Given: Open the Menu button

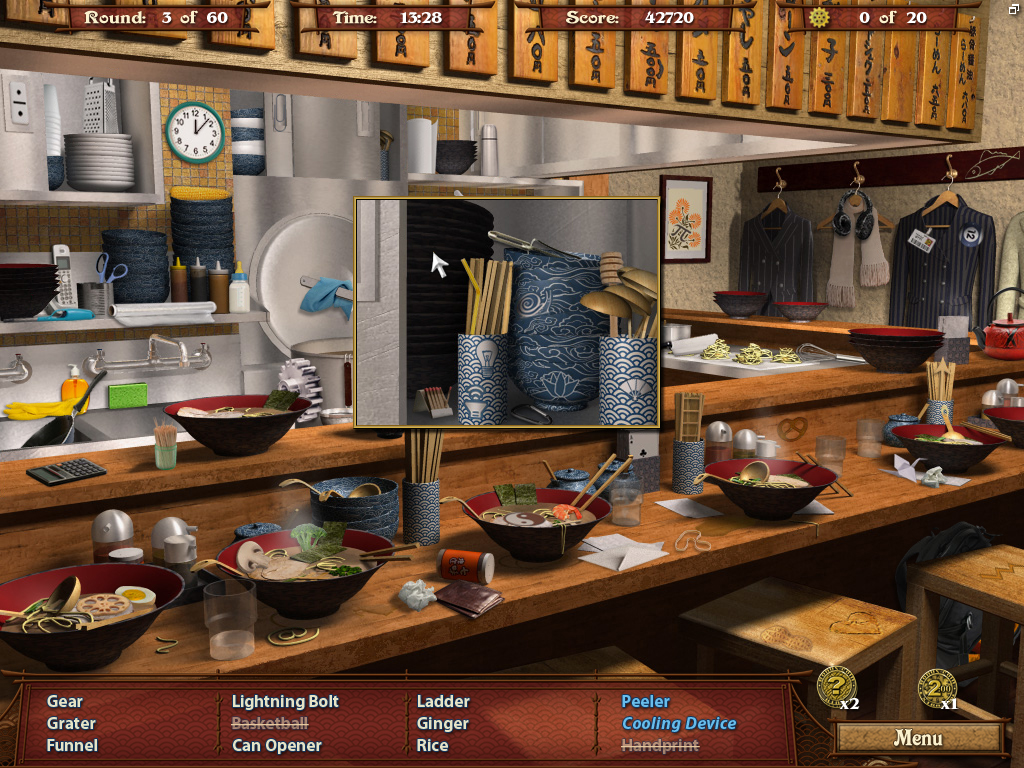Looking at the screenshot, I should [x=918, y=738].
